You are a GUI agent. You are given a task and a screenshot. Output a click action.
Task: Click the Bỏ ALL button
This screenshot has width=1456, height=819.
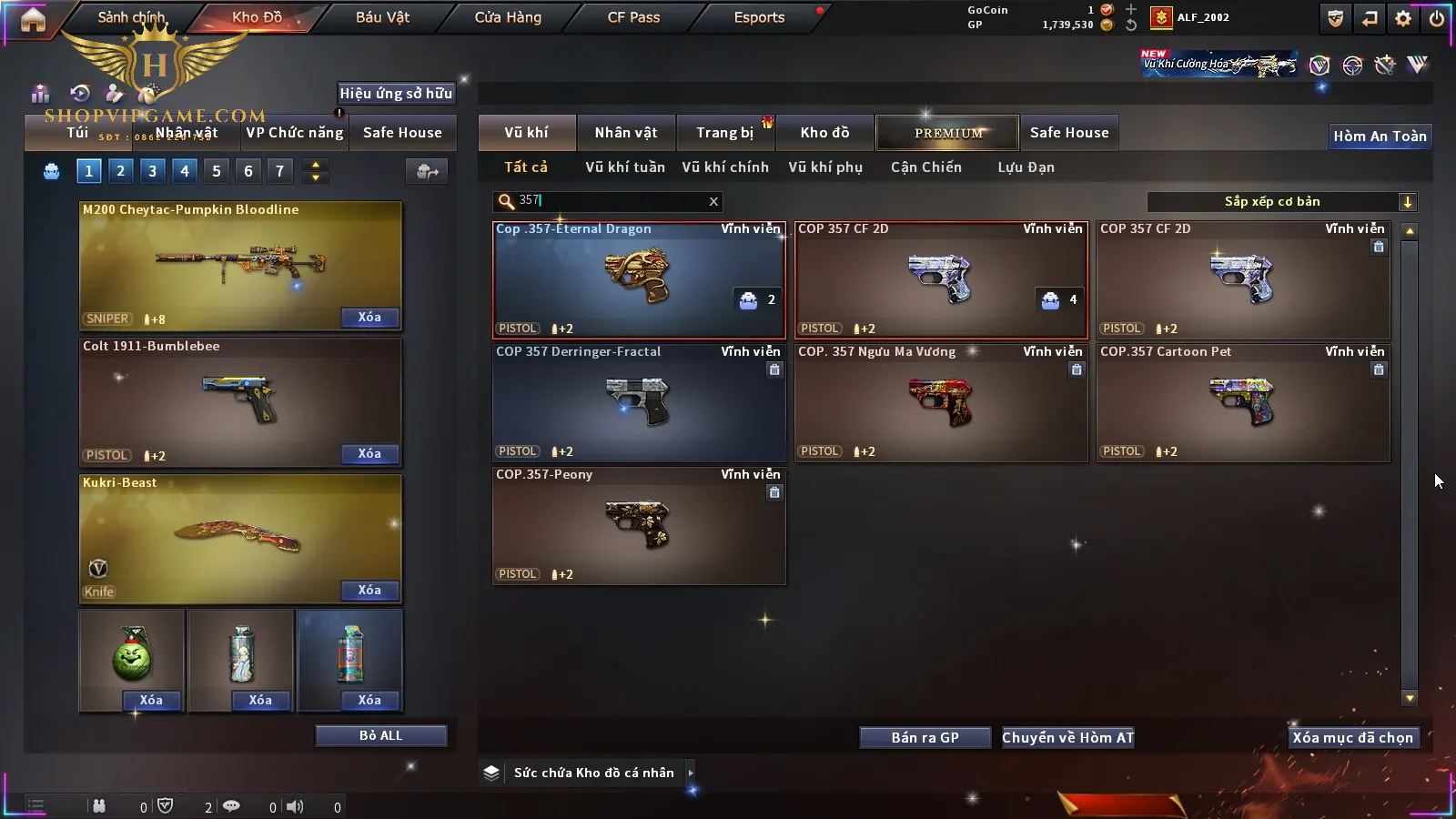380,736
